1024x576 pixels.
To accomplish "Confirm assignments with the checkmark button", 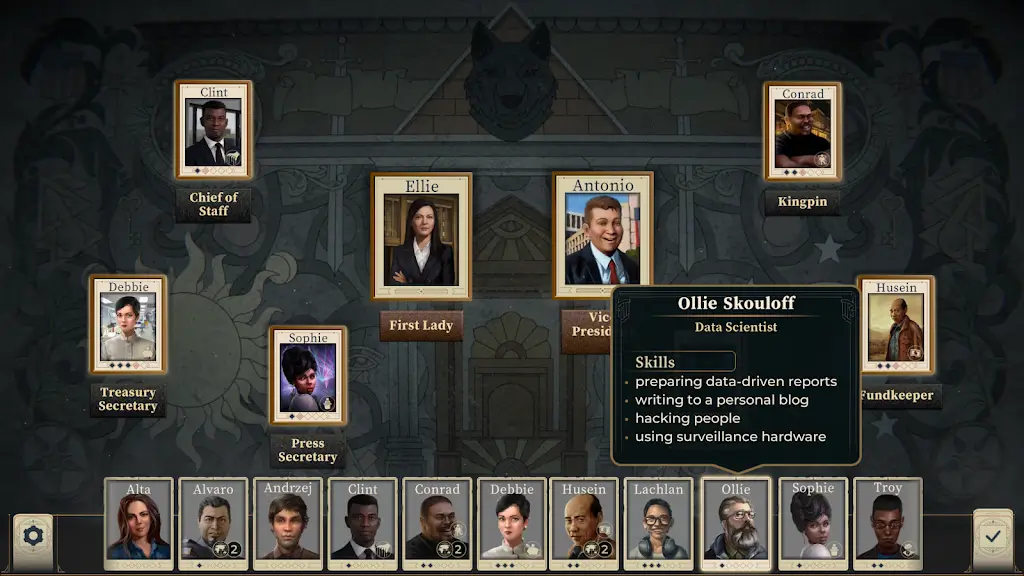I will point(992,536).
